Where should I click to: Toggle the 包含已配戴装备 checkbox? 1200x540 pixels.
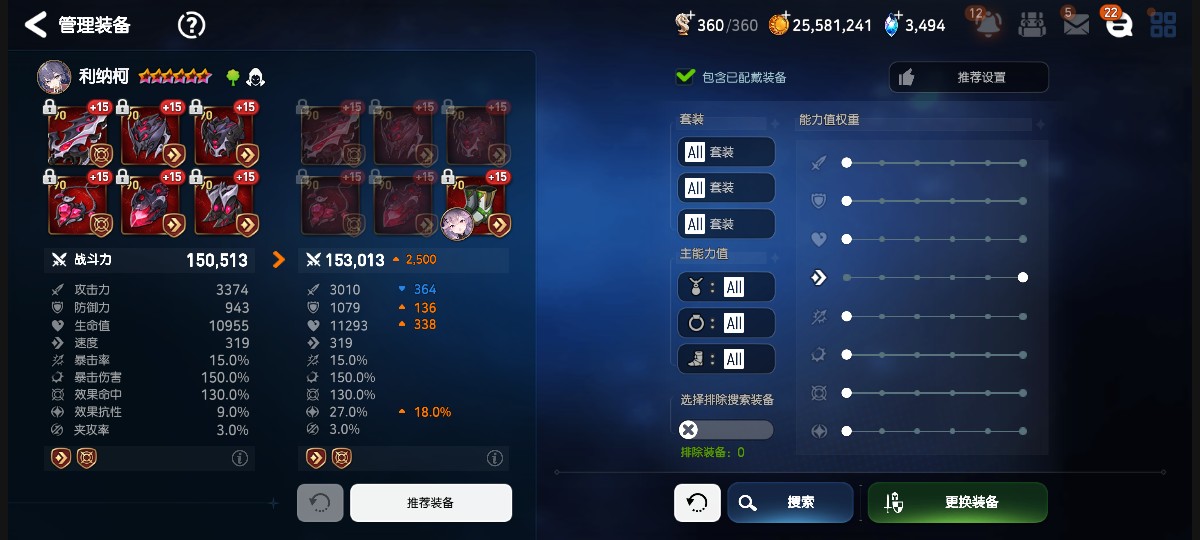click(686, 76)
